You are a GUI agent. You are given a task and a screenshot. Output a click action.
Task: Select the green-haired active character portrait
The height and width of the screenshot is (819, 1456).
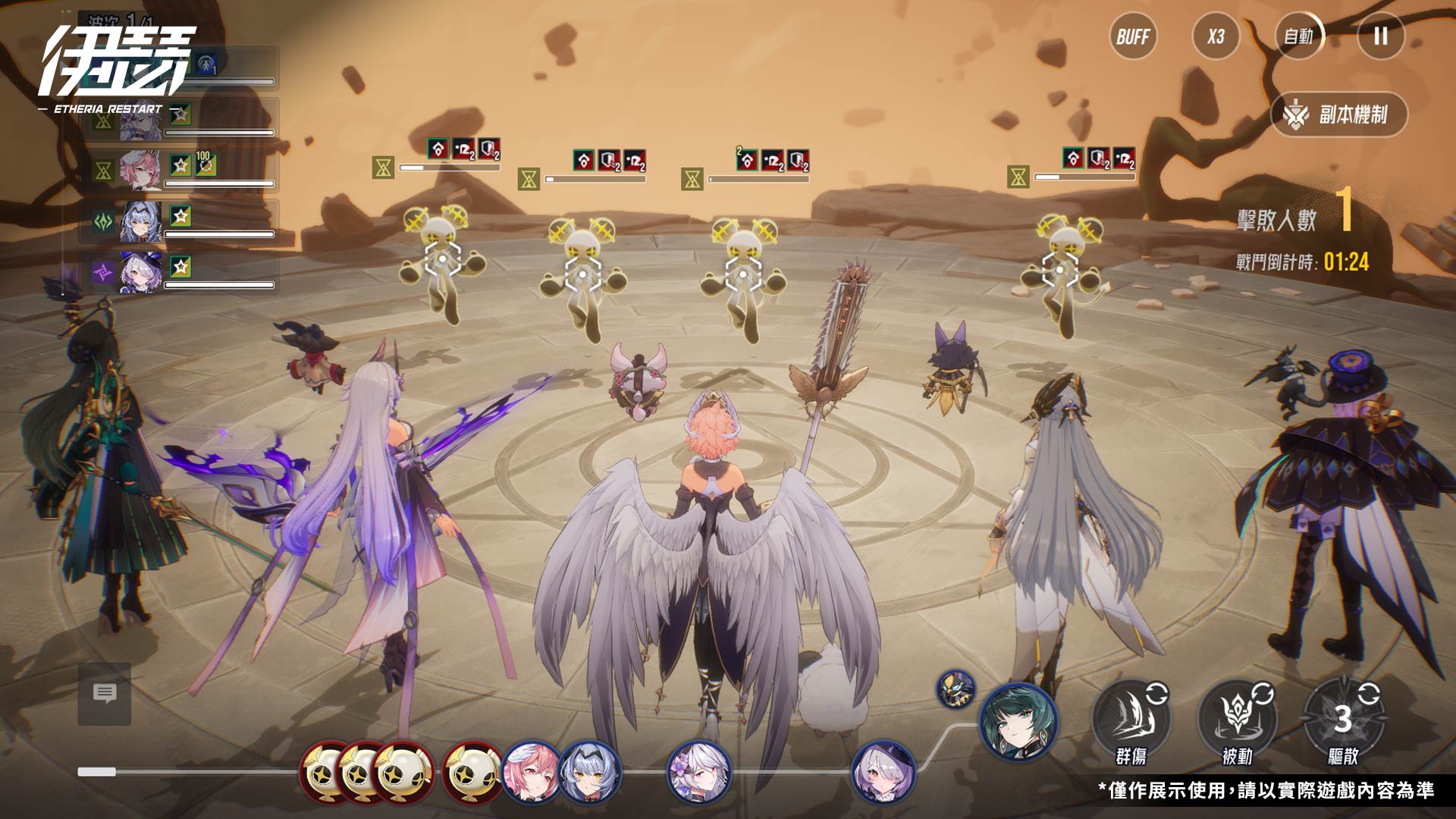1018,721
